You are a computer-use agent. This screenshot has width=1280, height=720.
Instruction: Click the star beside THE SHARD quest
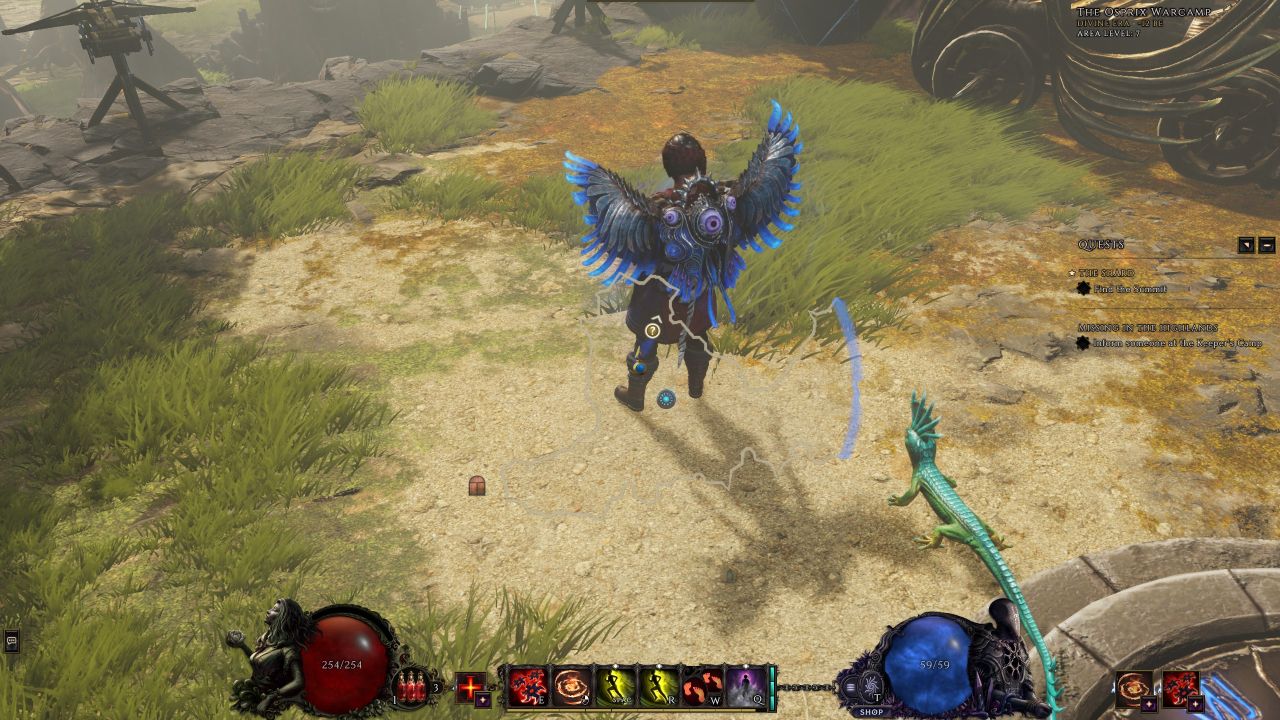coord(1072,273)
